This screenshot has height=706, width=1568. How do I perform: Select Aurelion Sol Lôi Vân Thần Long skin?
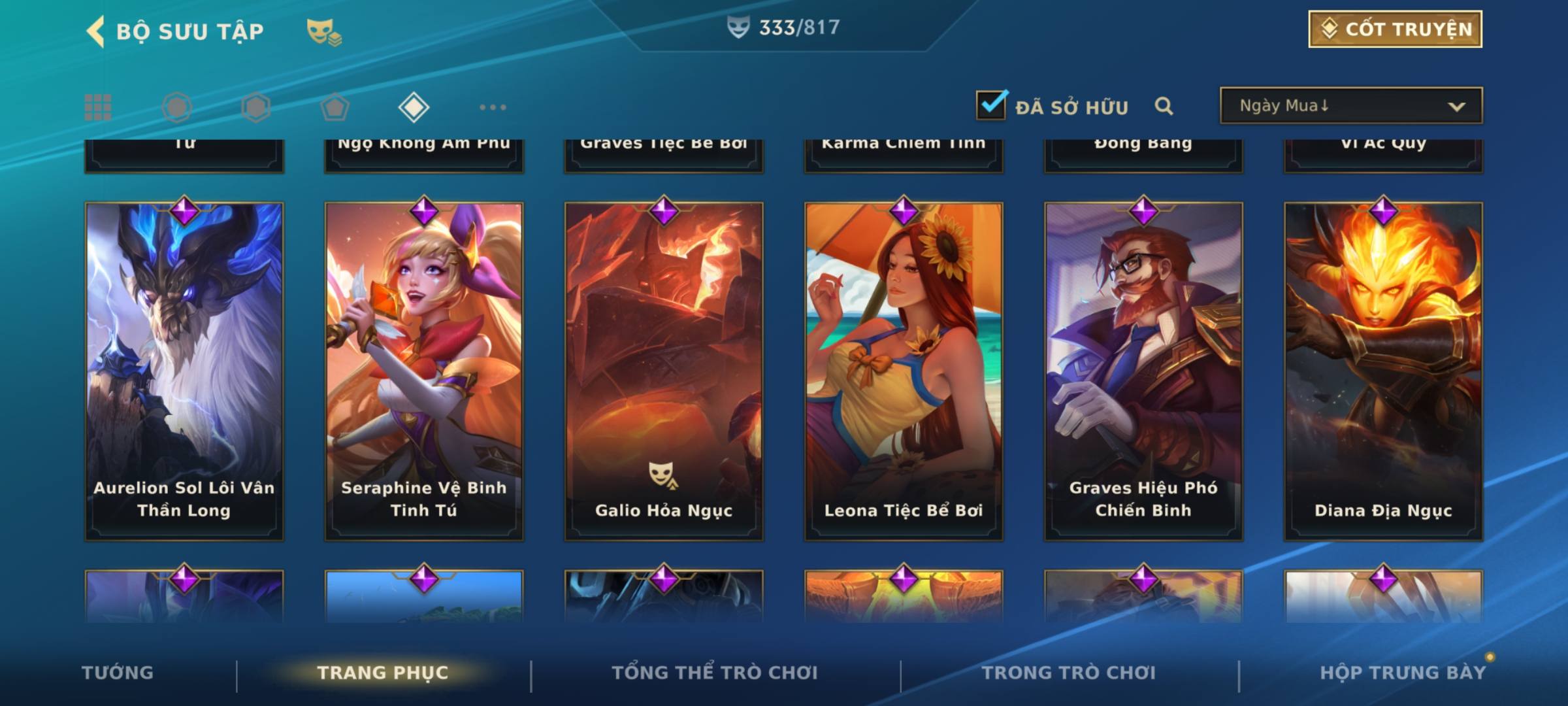(x=184, y=371)
